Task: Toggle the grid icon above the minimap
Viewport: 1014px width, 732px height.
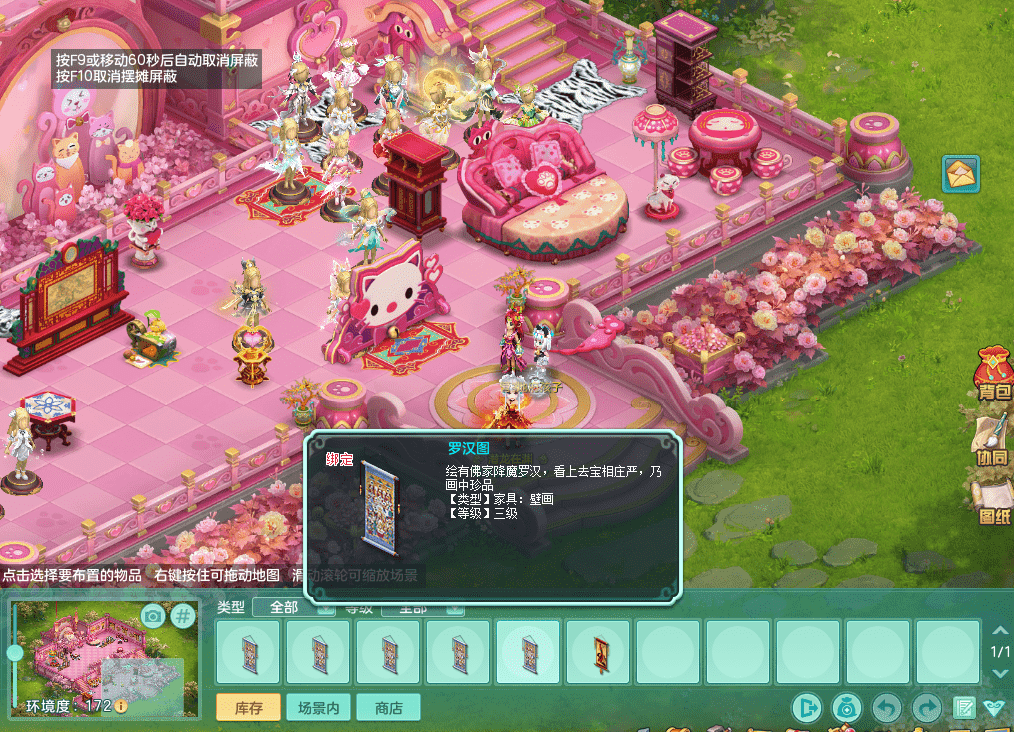Action: pos(183,615)
